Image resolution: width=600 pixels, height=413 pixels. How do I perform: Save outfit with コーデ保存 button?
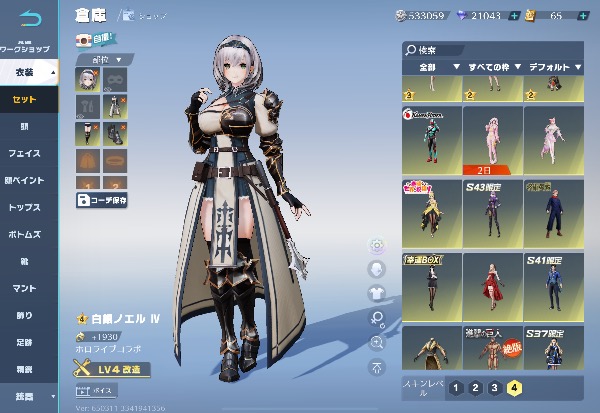pos(102,199)
